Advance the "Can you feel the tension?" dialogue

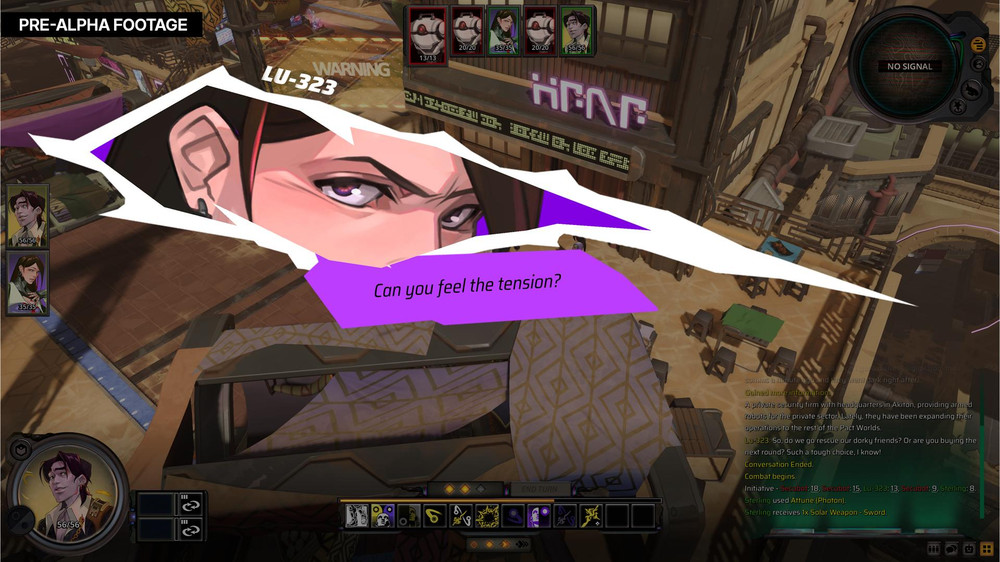[x=467, y=287]
